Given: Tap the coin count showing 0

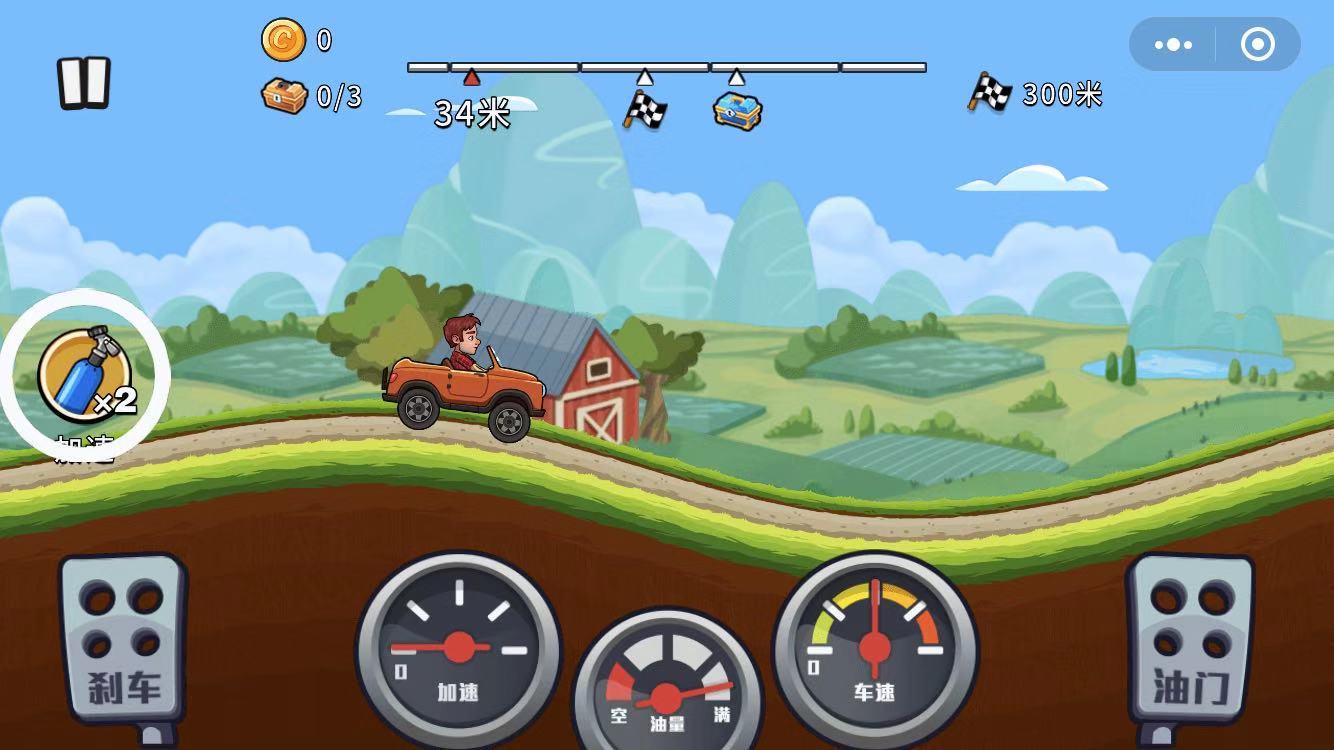Looking at the screenshot, I should click(x=322, y=39).
